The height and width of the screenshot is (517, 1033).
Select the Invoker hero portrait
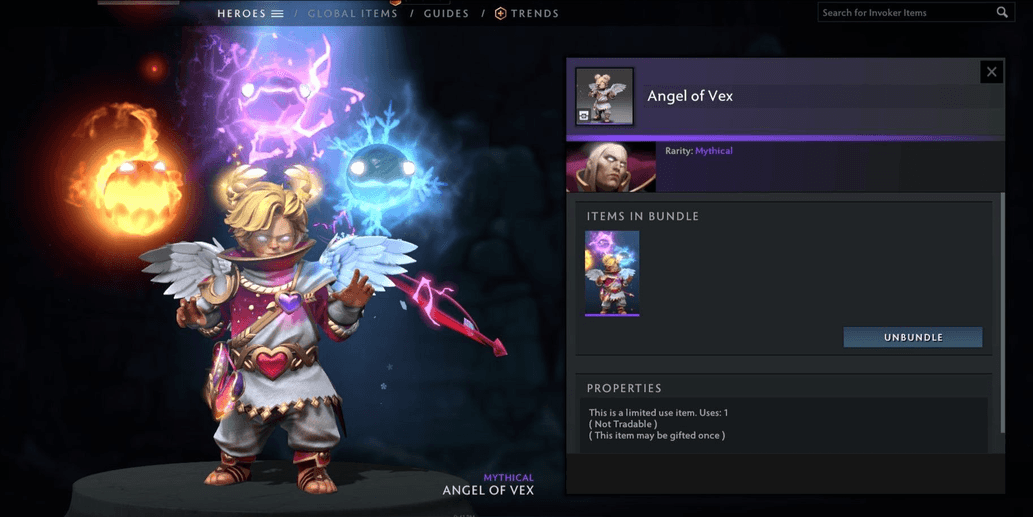(611, 168)
